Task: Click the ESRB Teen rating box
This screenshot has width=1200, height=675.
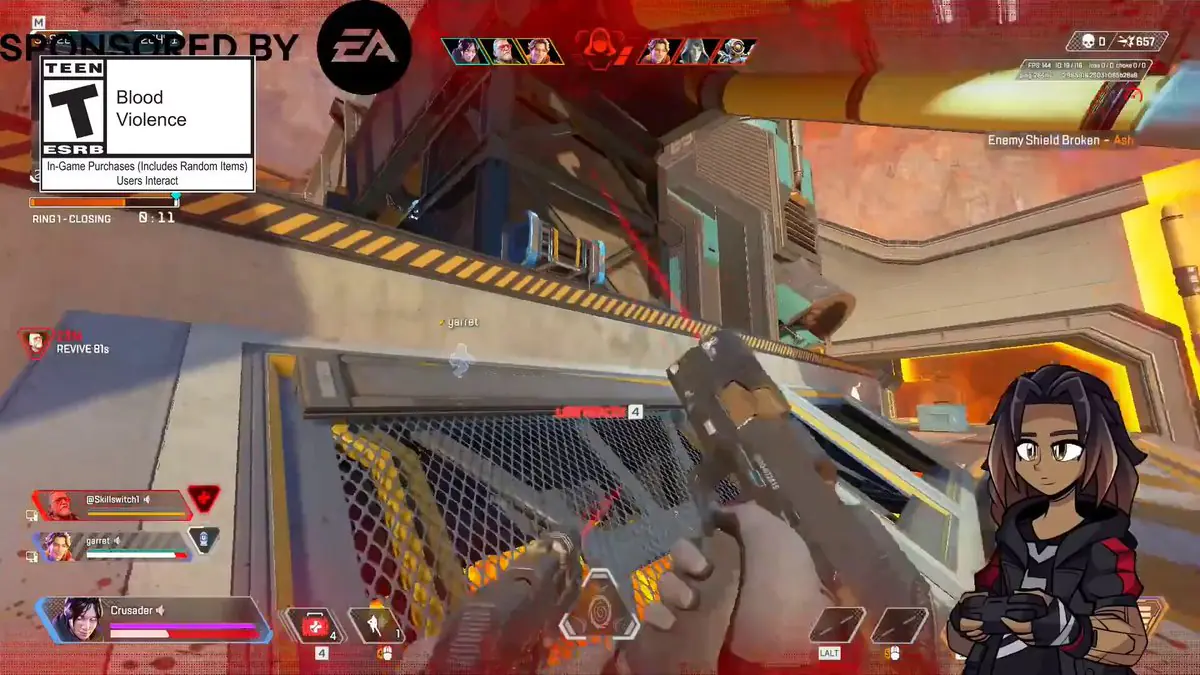Action: [146, 123]
